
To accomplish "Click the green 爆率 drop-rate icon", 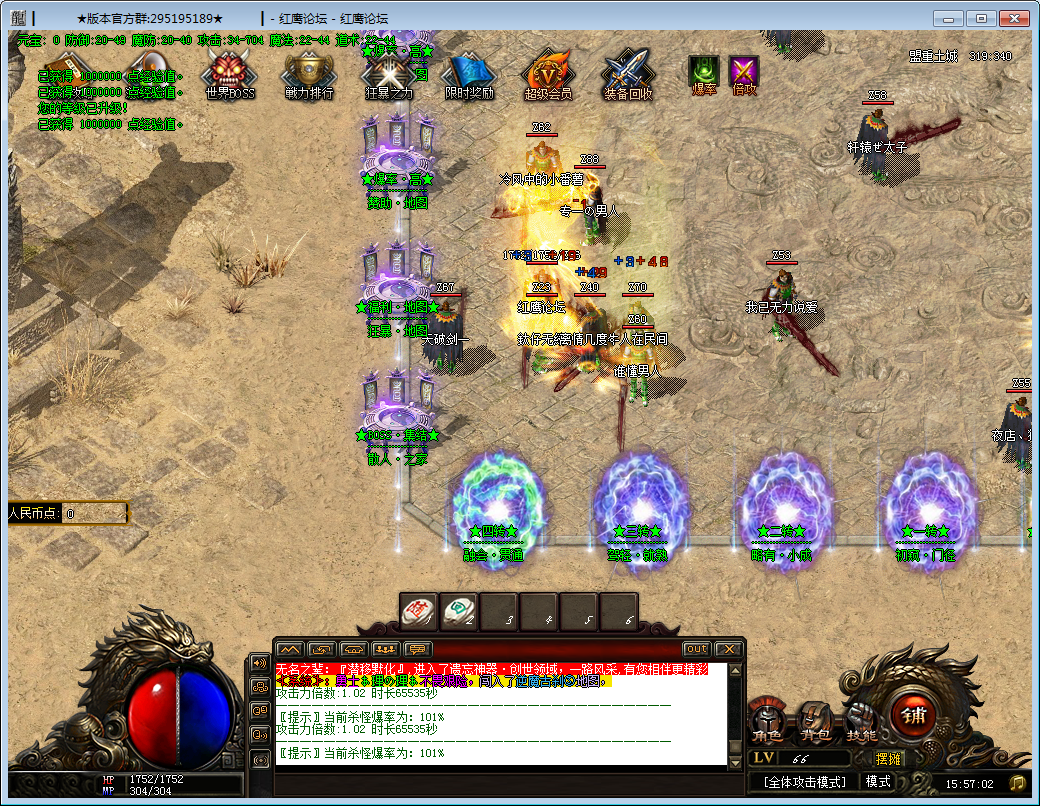I will click(x=704, y=72).
